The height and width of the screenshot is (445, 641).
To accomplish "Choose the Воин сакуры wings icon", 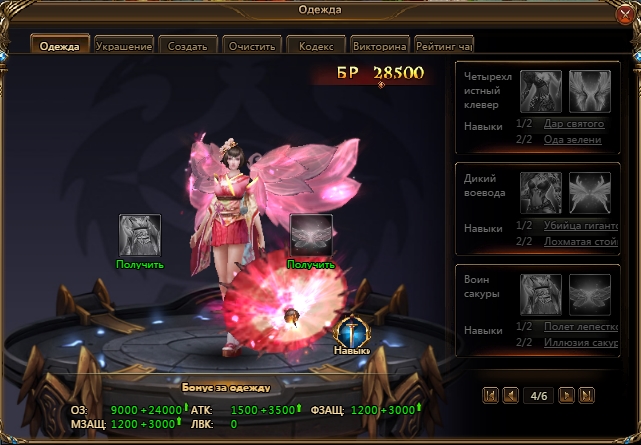I will (x=590, y=294).
